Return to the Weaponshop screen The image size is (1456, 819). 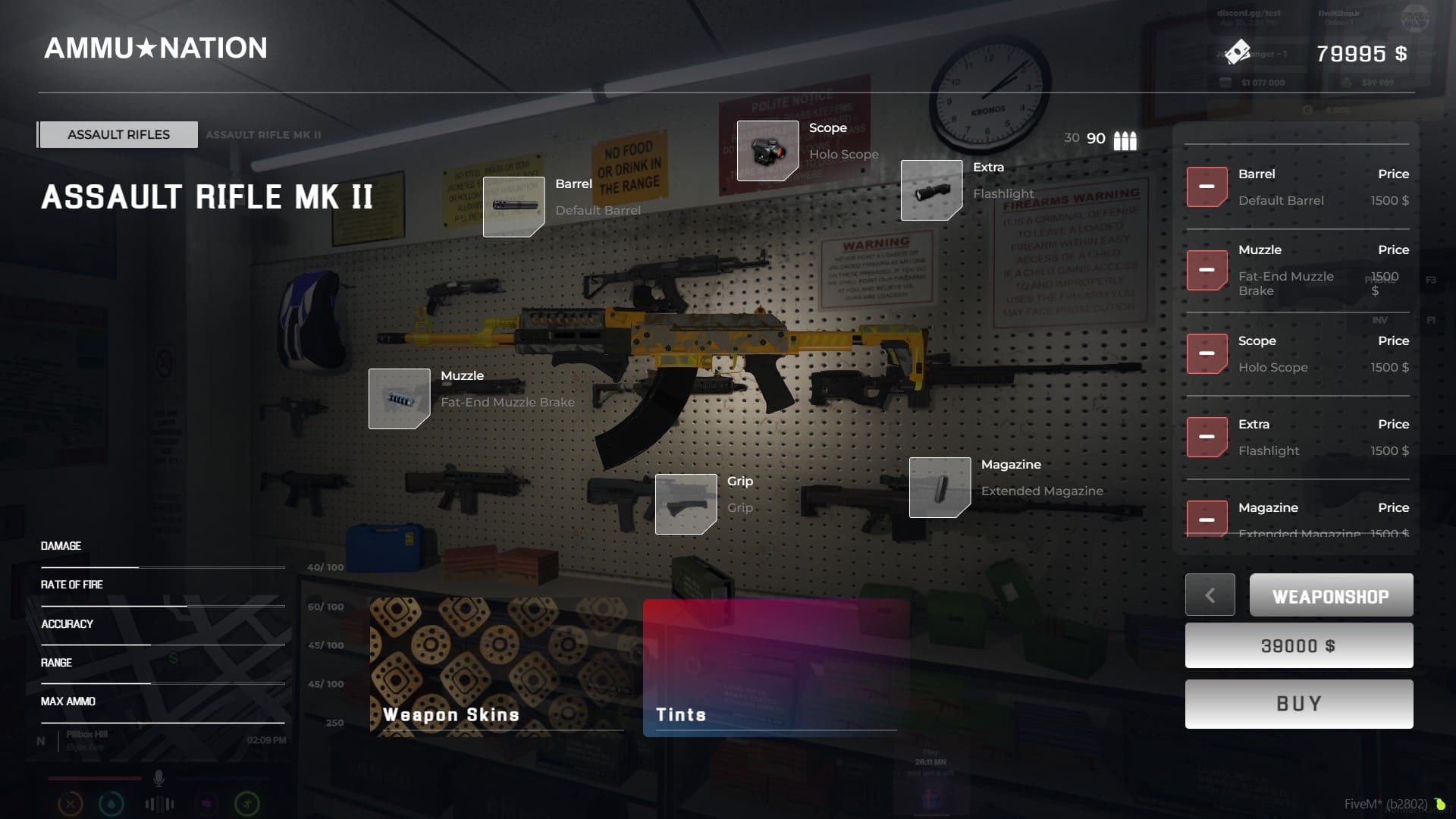1331,595
